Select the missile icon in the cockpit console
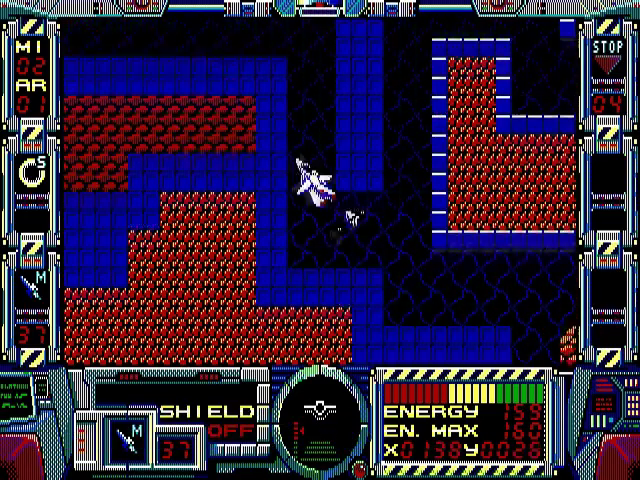 click(128, 436)
